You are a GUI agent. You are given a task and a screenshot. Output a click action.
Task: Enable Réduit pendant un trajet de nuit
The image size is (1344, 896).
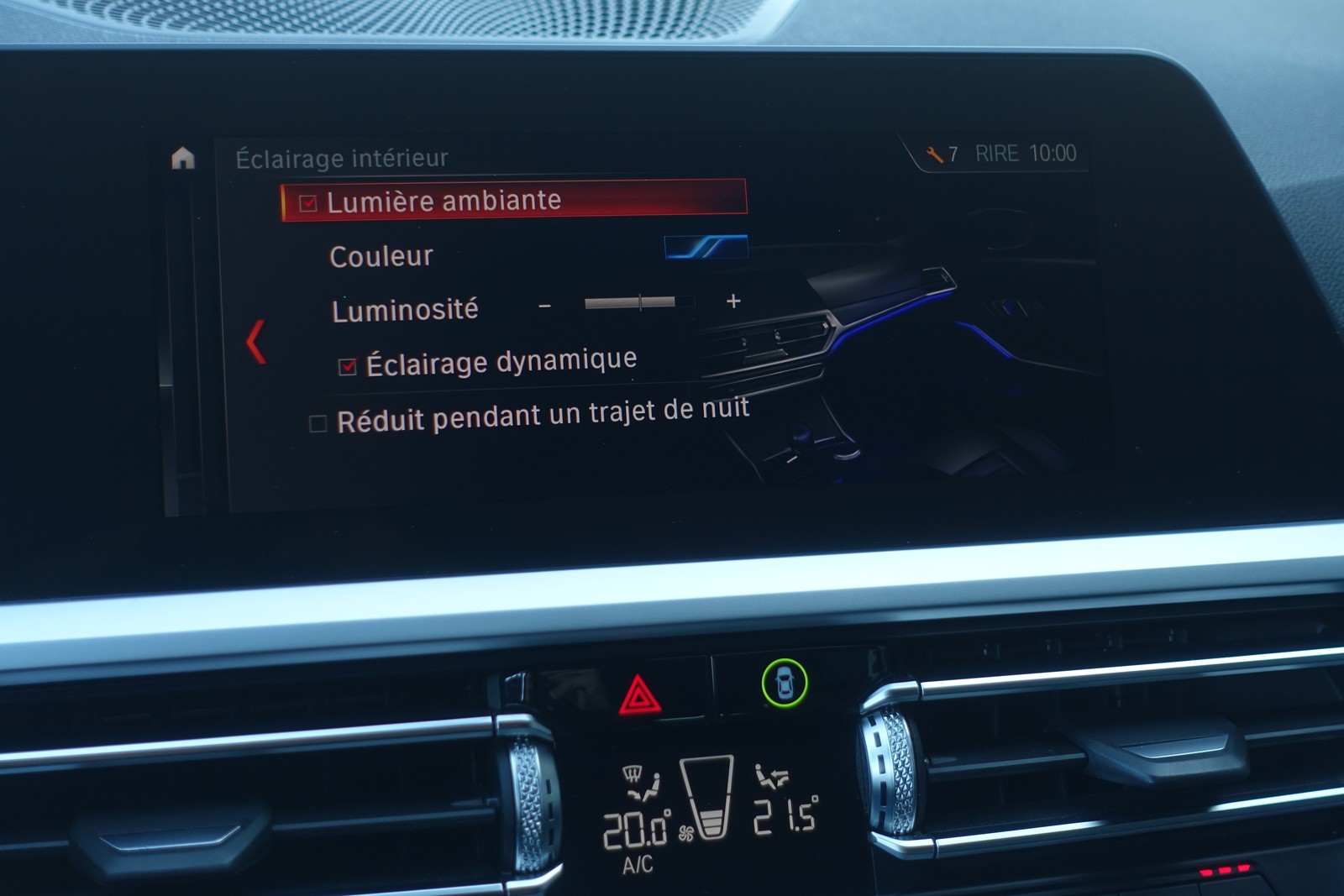click(318, 423)
